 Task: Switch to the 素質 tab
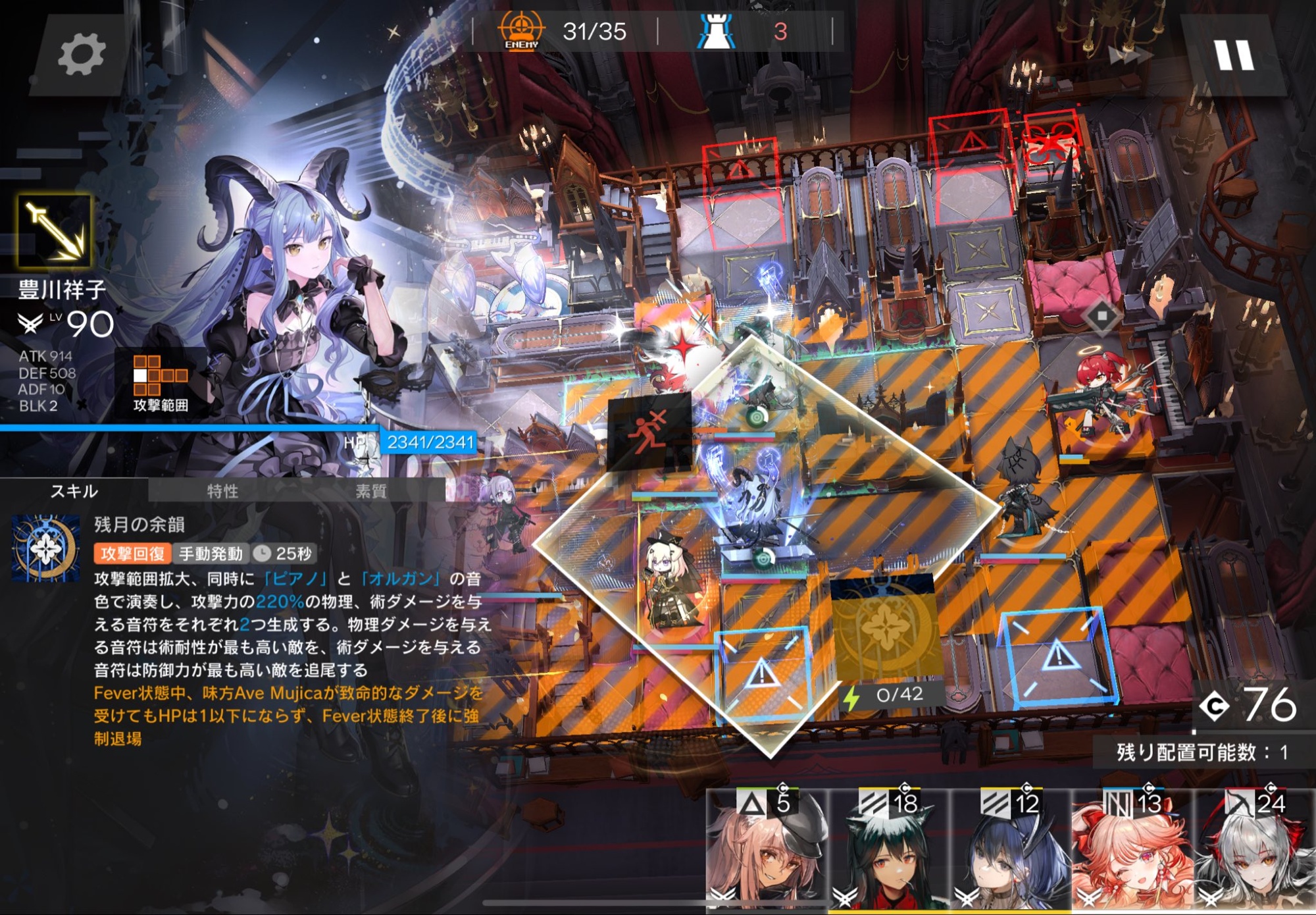tap(370, 491)
